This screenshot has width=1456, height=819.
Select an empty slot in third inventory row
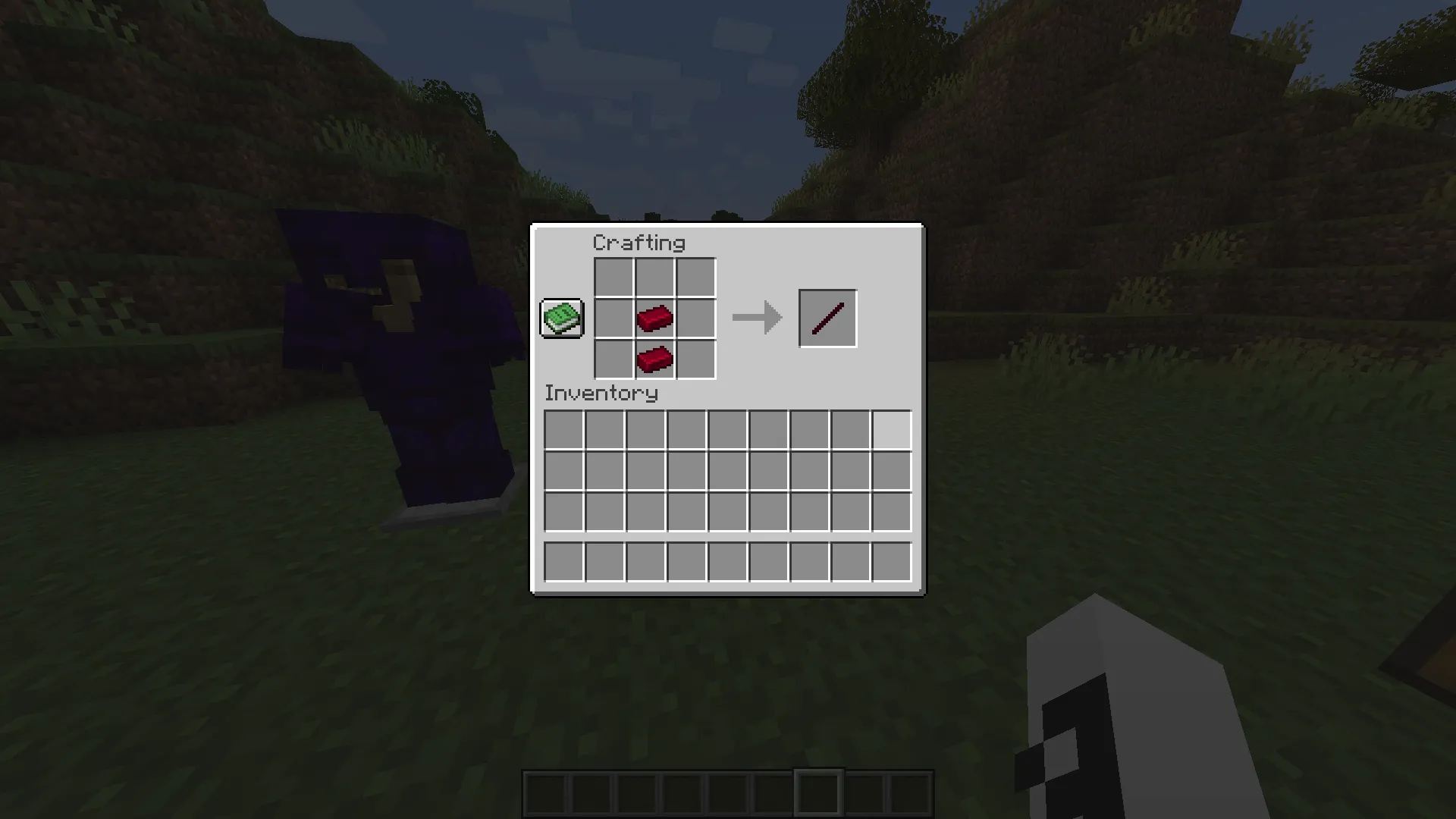point(687,512)
